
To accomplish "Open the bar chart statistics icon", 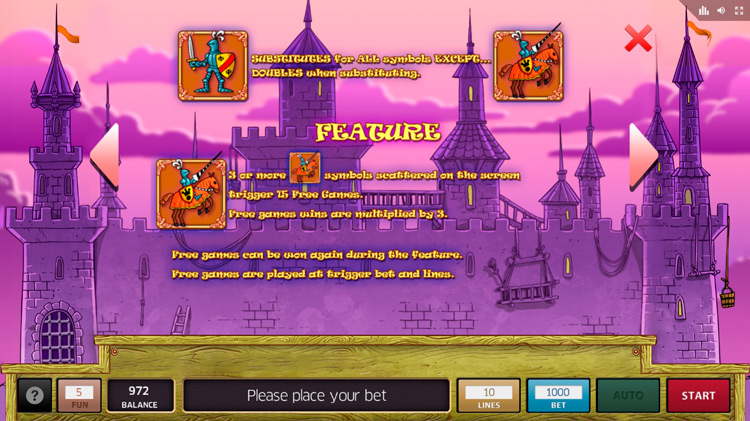I will pyautogui.click(x=704, y=10).
